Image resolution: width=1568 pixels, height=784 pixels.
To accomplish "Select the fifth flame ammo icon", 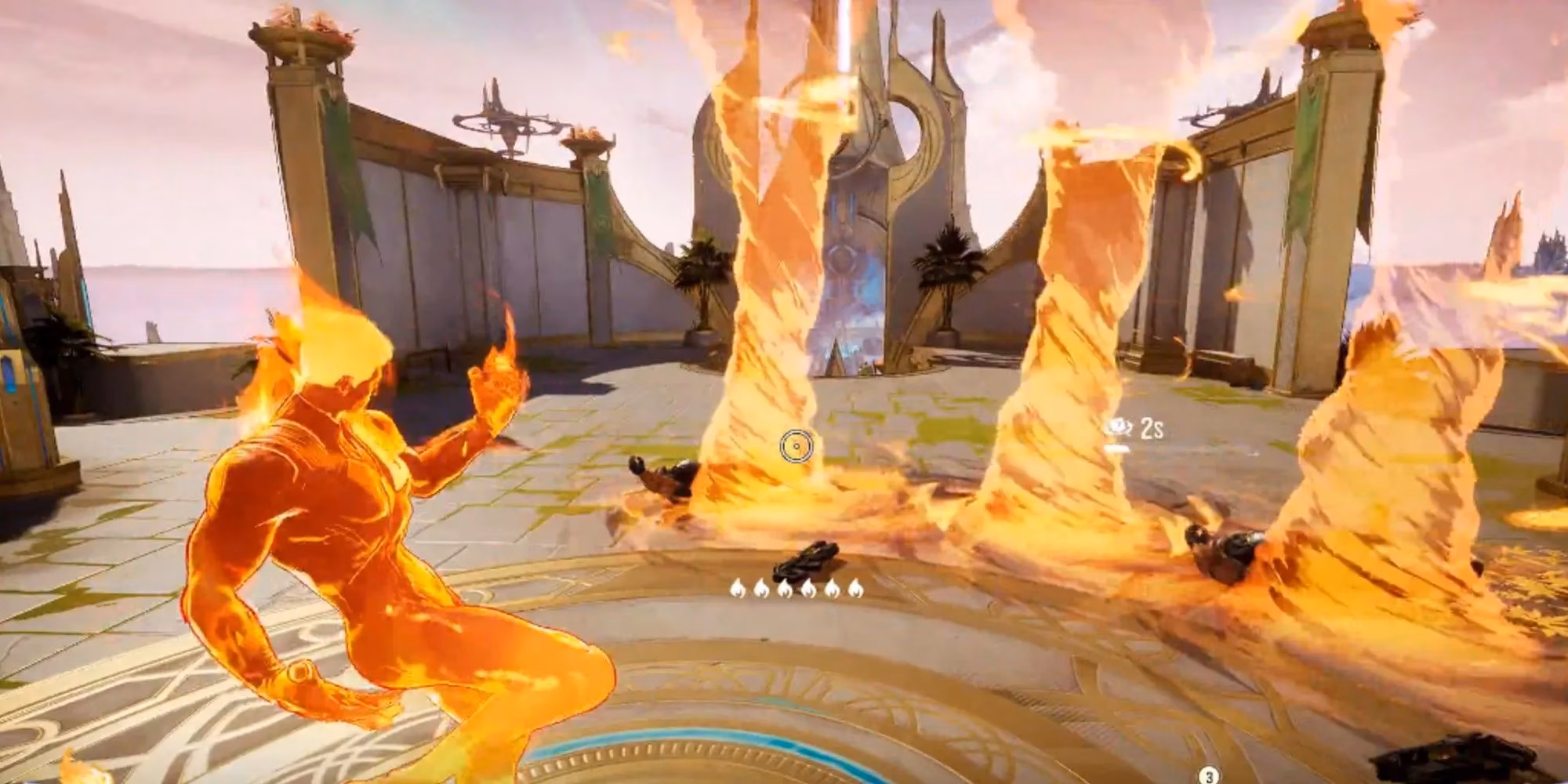I will [x=833, y=590].
